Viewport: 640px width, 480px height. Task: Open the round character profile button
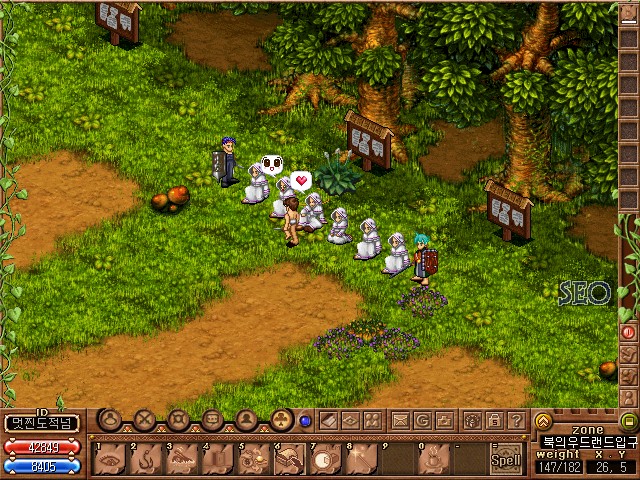(x=246, y=420)
